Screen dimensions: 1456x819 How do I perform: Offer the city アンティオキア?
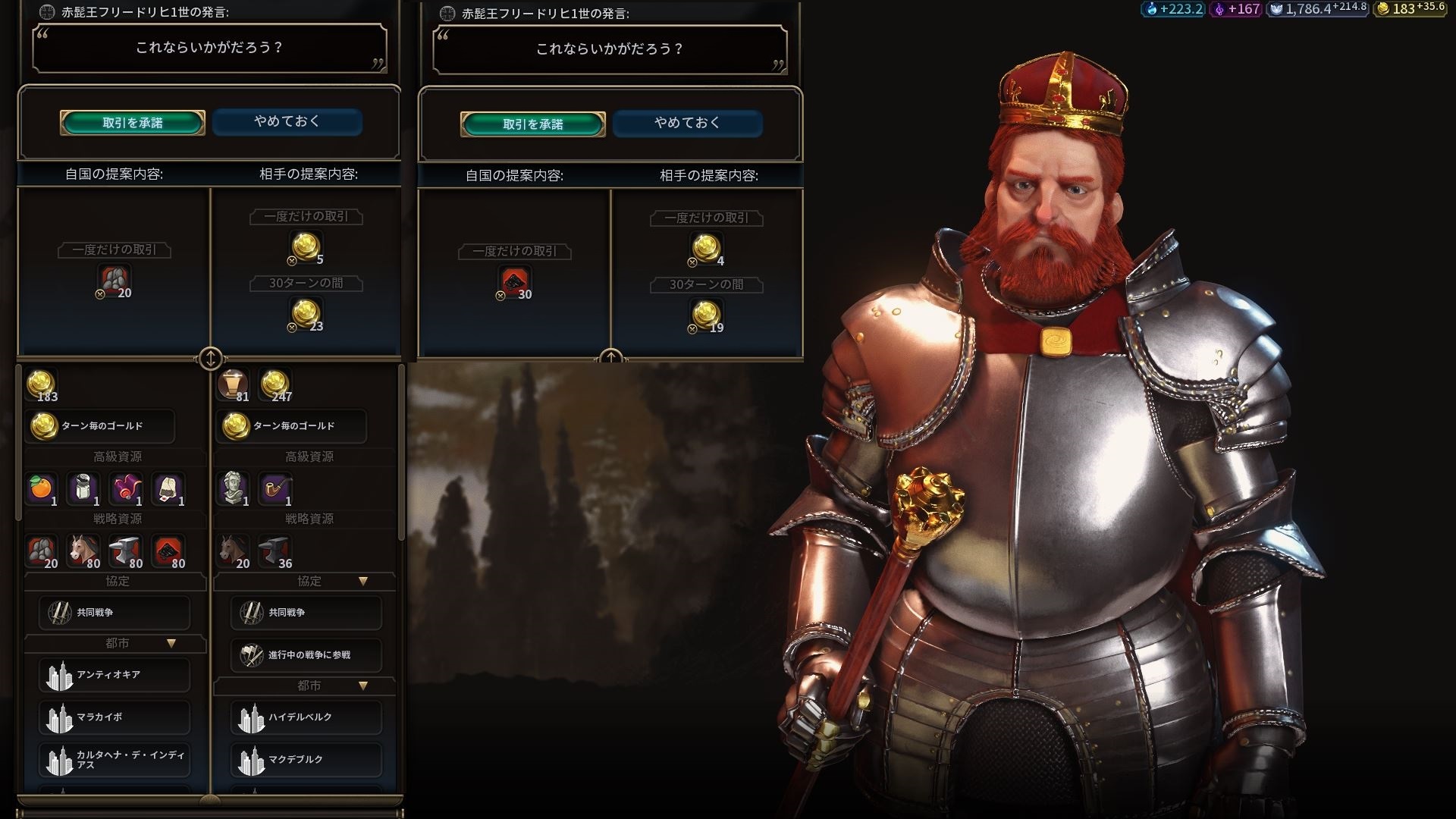tap(114, 675)
